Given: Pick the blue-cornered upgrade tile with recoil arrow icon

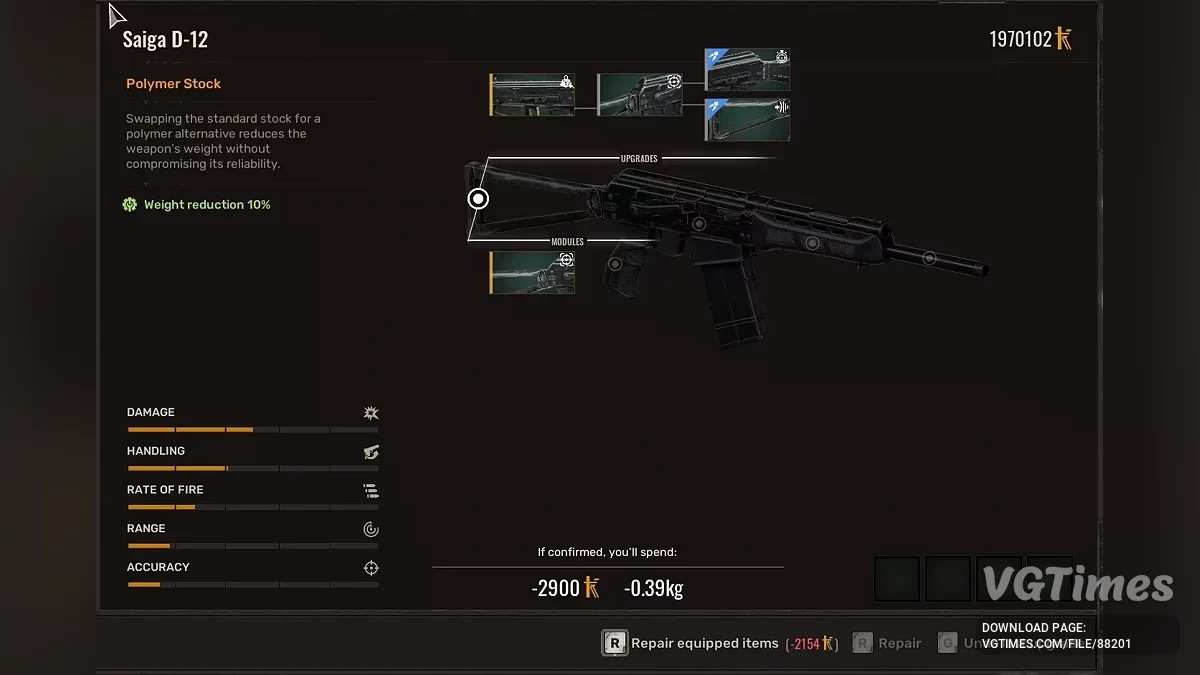Looking at the screenshot, I should coord(747,119).
